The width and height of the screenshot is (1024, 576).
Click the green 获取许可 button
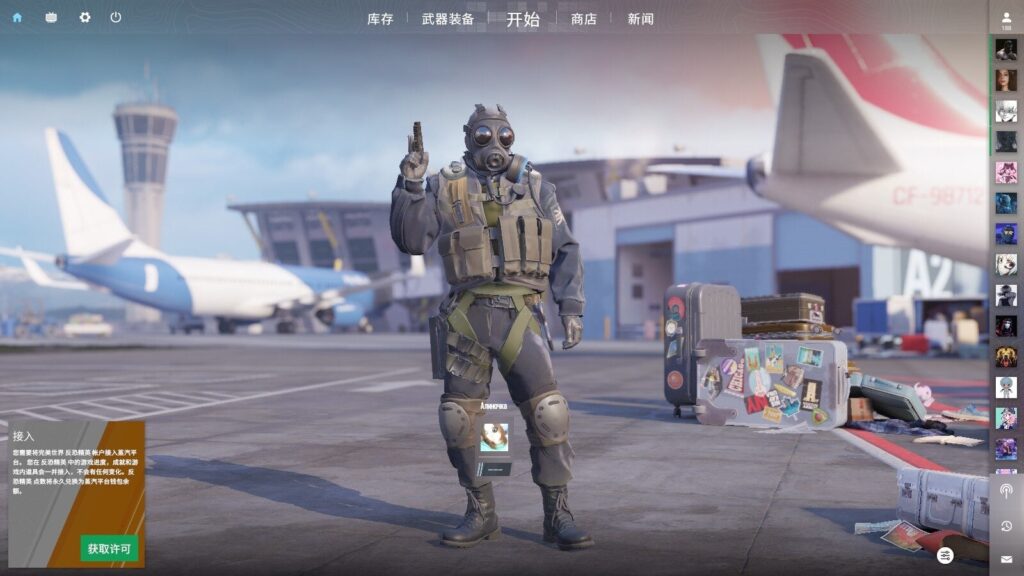tap(109, 548)
